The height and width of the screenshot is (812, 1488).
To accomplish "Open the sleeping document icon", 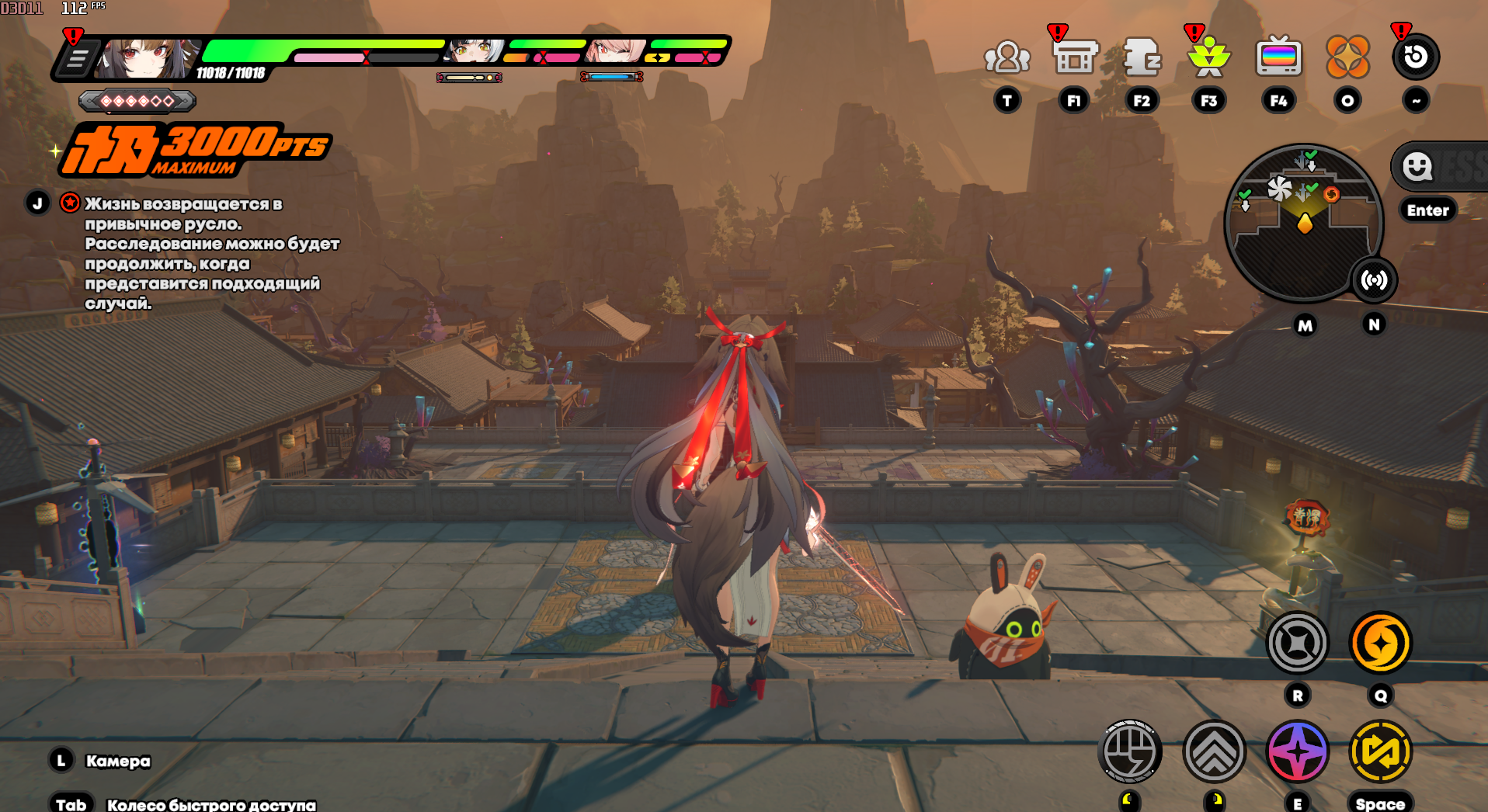I will click(x=1142, y=57).
